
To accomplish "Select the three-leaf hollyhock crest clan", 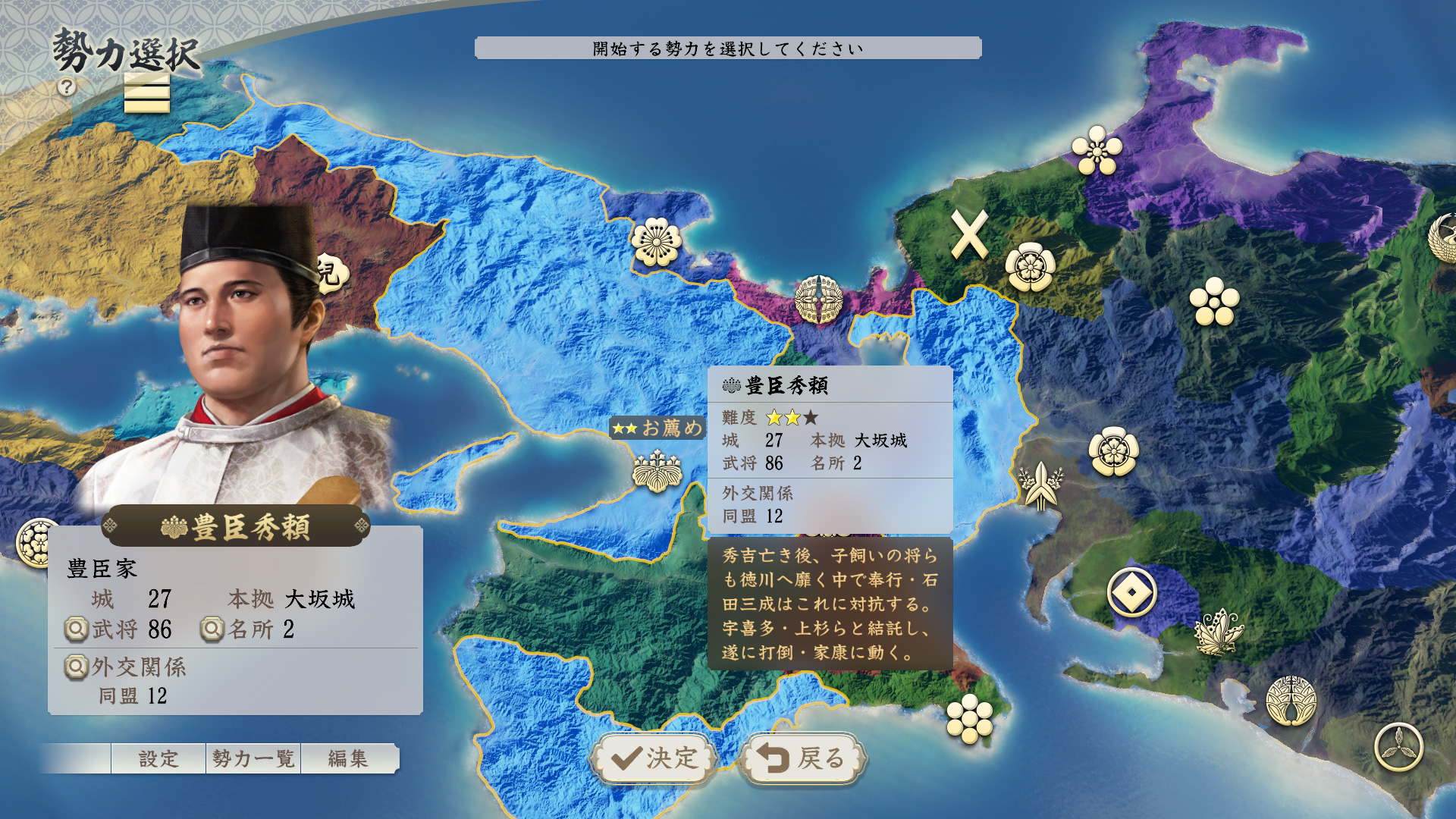I will coord(1399,747).
